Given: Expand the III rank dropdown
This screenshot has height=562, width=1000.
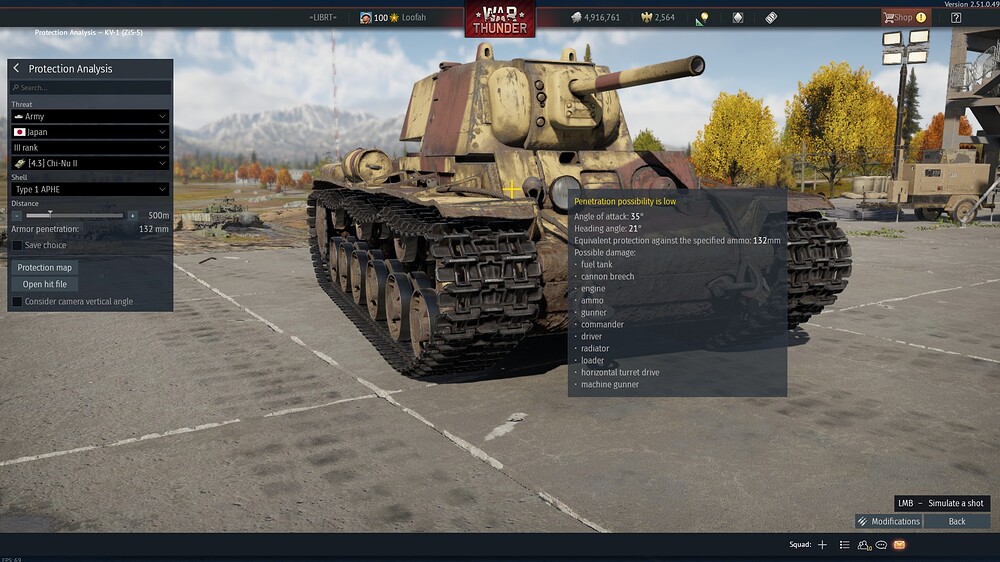Looking at the screenshot, I should [90, 147].
